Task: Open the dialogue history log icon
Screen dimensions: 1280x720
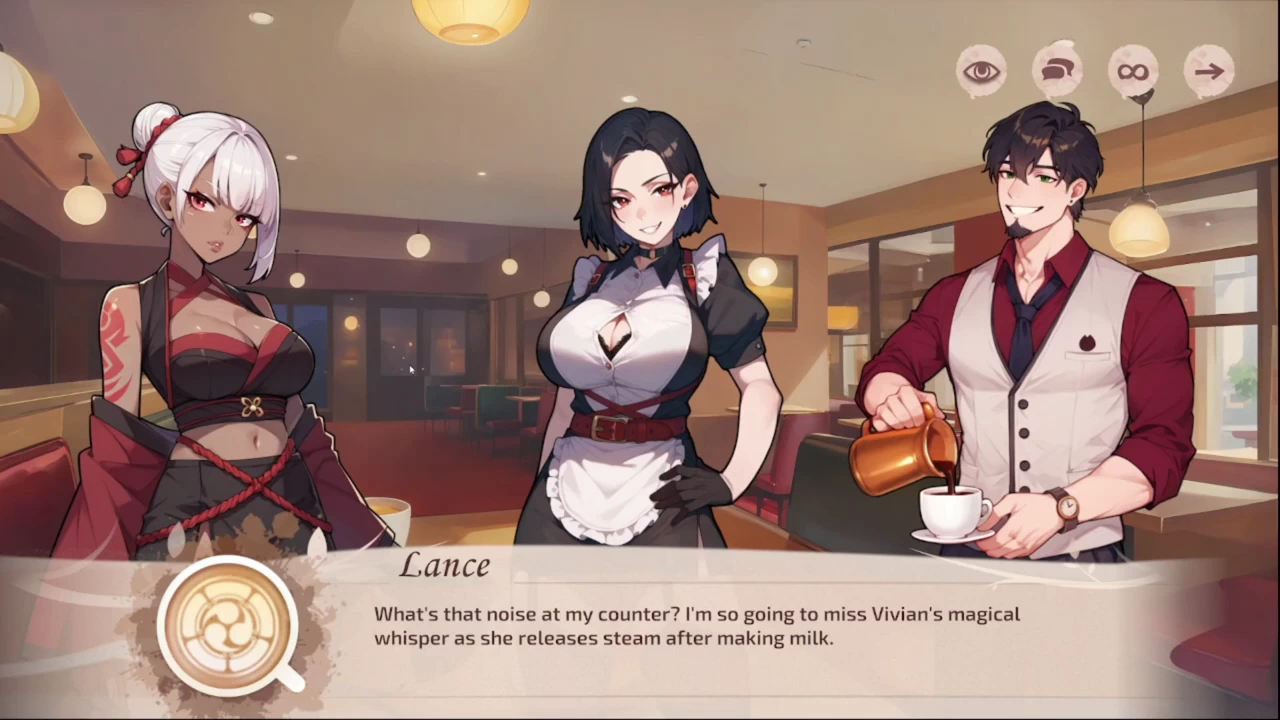Action: (1057, 71)
